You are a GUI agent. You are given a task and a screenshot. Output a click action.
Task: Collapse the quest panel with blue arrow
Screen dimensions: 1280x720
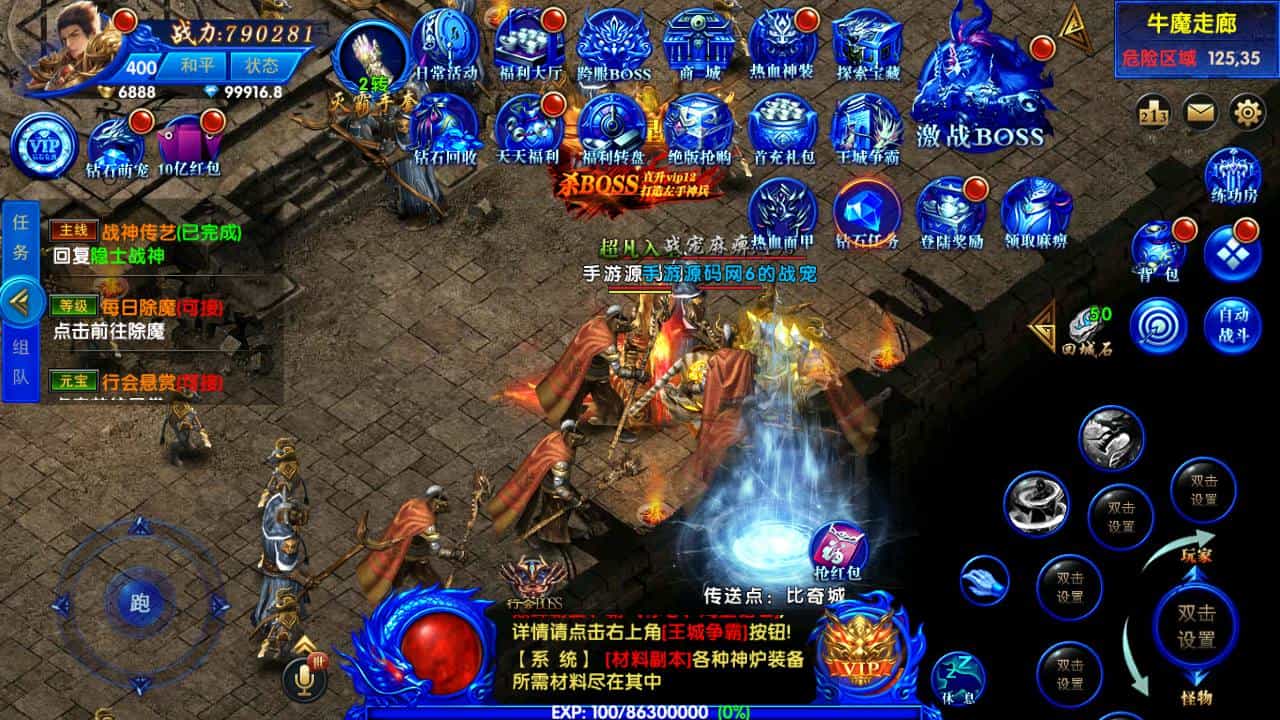click(x=25, y=300)
